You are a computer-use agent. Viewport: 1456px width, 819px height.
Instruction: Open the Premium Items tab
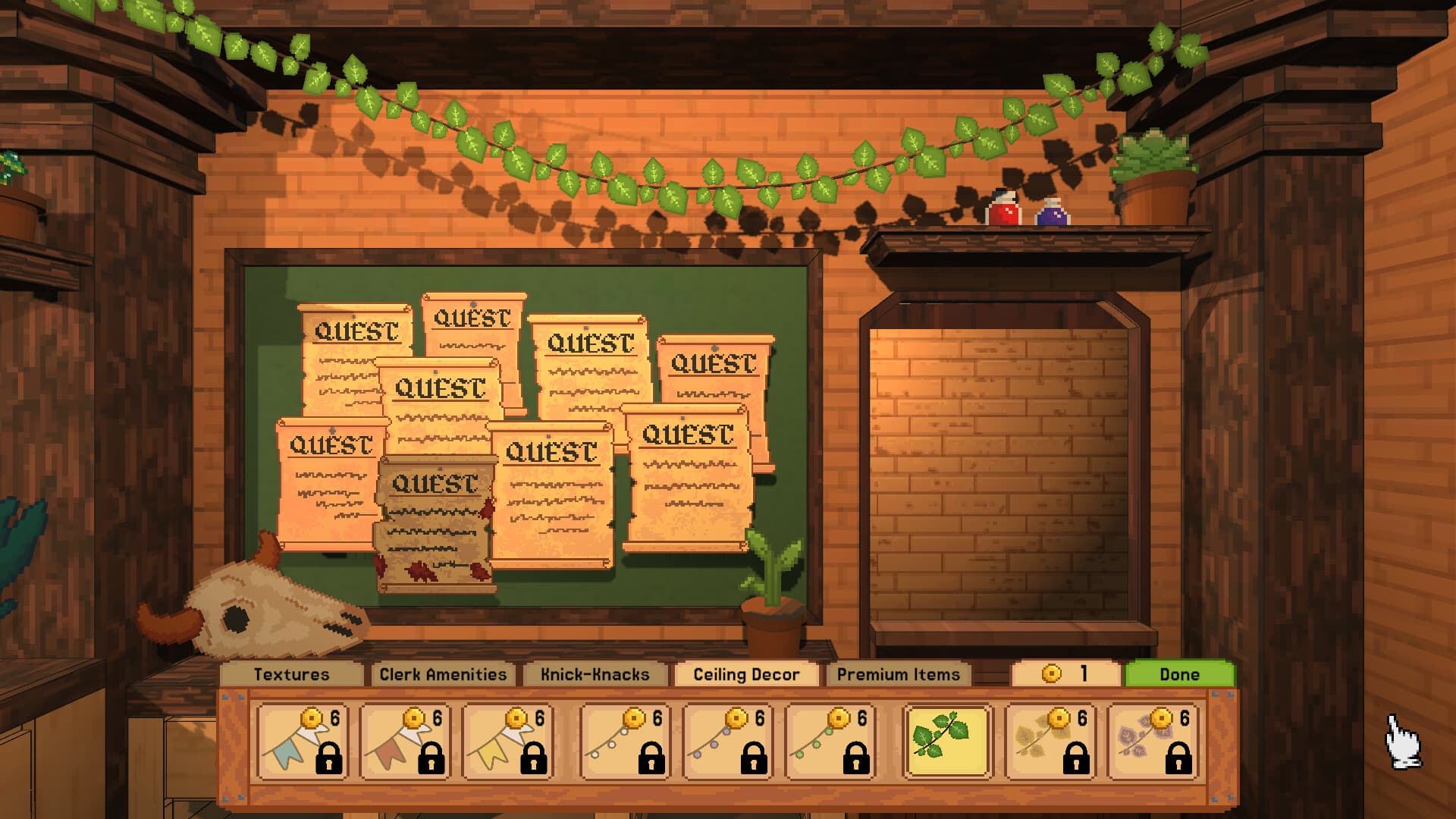point(899,673)
